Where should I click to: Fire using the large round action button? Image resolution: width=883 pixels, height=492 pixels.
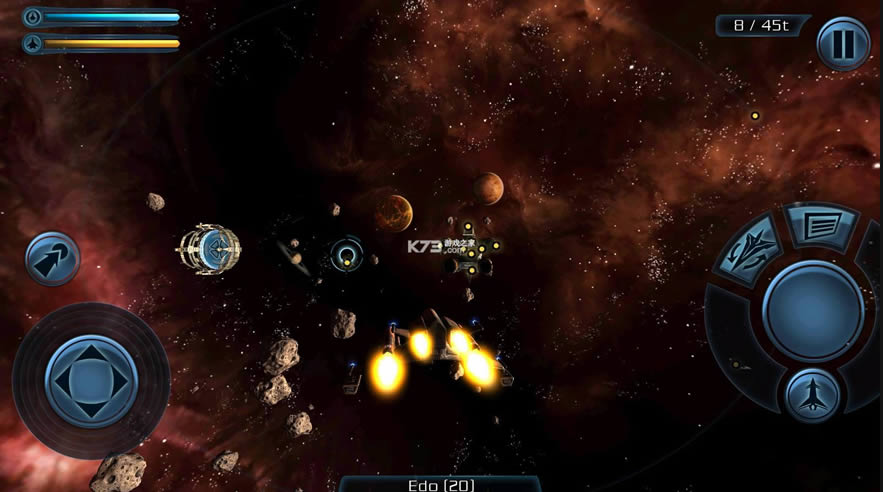(x=812, y=310)
